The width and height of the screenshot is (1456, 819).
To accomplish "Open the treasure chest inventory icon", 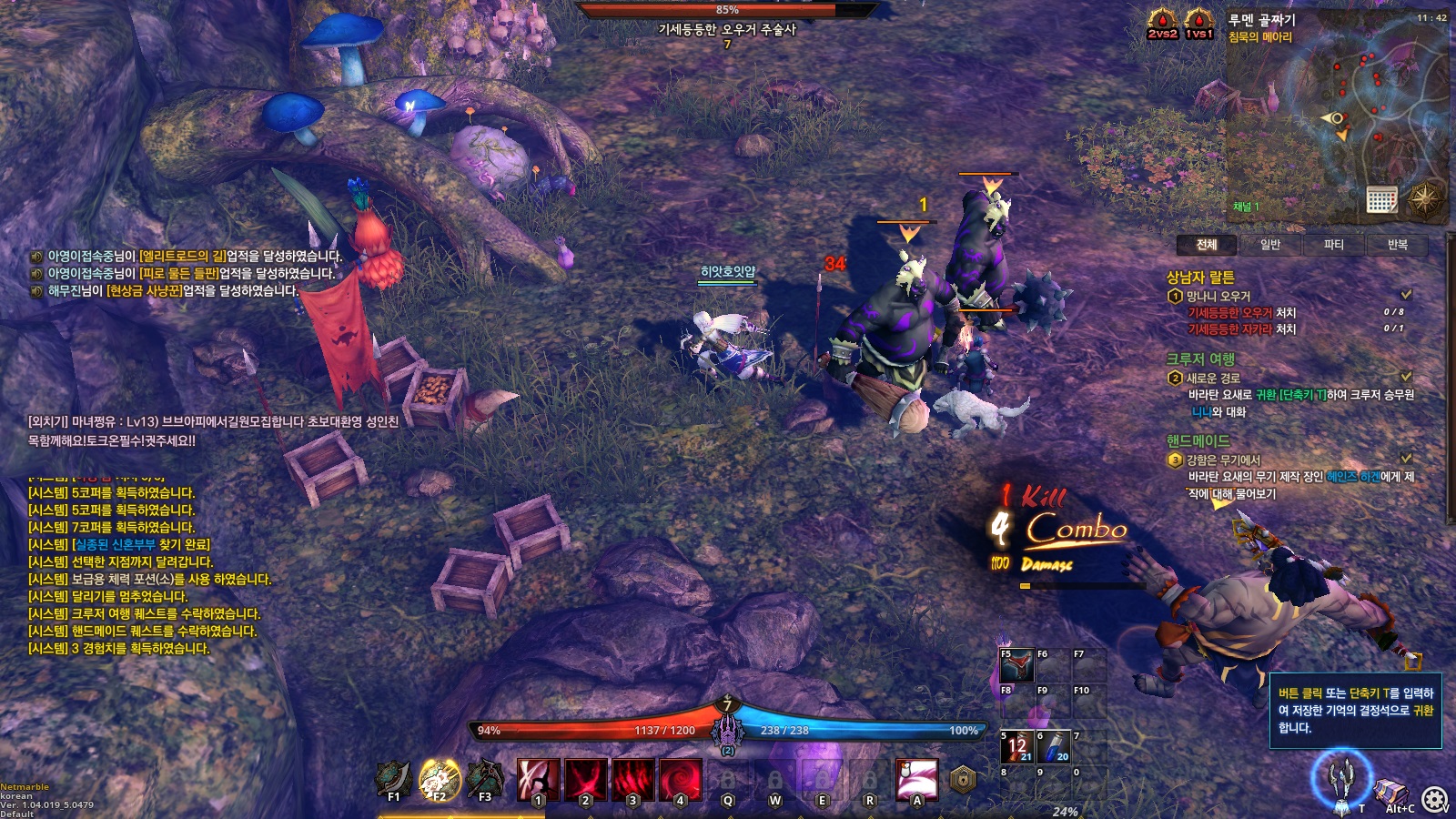I will pyautogui.click(x=1391, y=792).
